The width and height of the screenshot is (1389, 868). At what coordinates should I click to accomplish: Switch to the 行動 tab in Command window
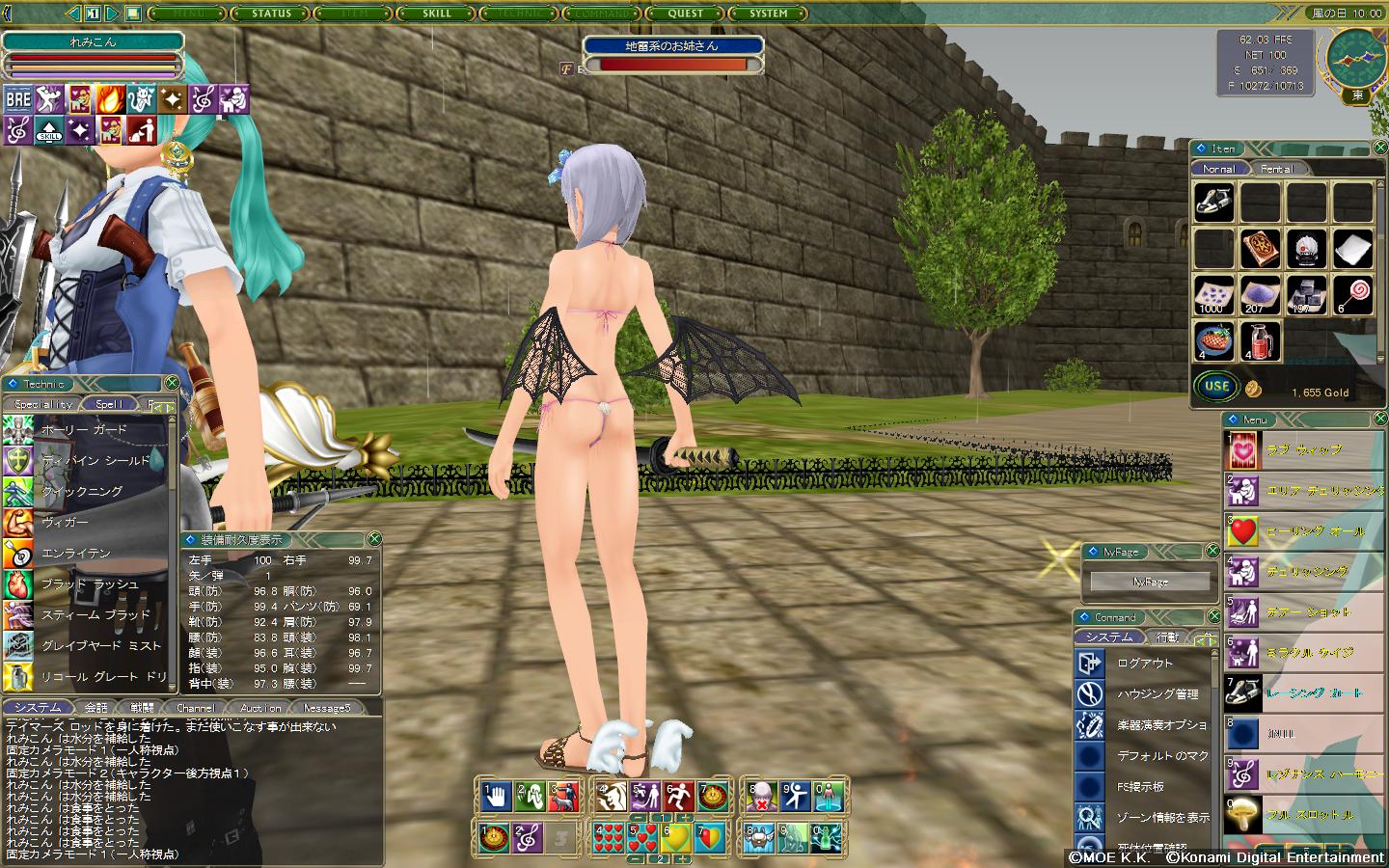tap(1167, 637)
